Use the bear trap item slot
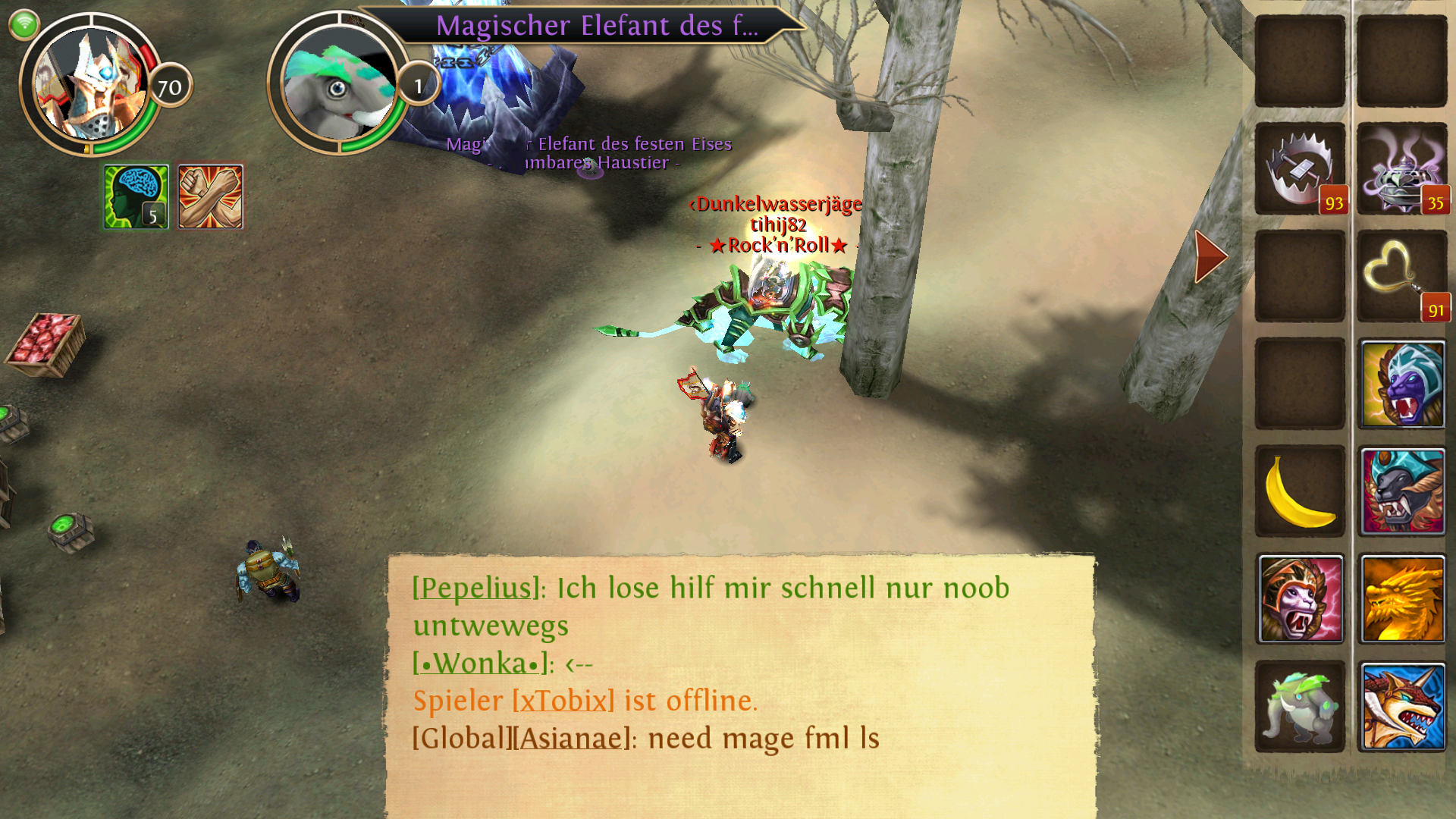The height and width of the screenshot is (819, 1456). 1300,168
